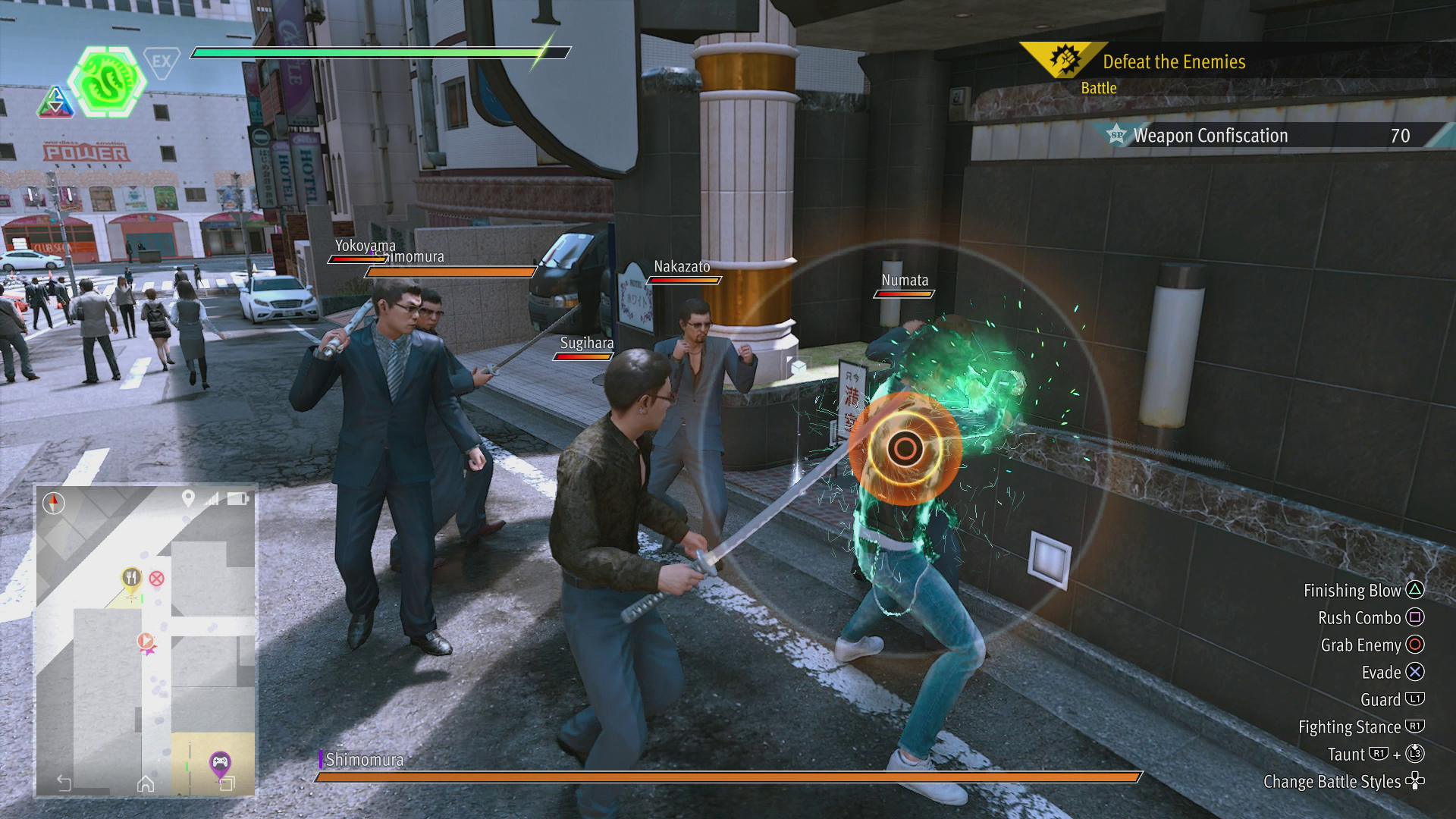Select the restaurant marker on the minimap
1456x819 pixels.
(132, 579)
